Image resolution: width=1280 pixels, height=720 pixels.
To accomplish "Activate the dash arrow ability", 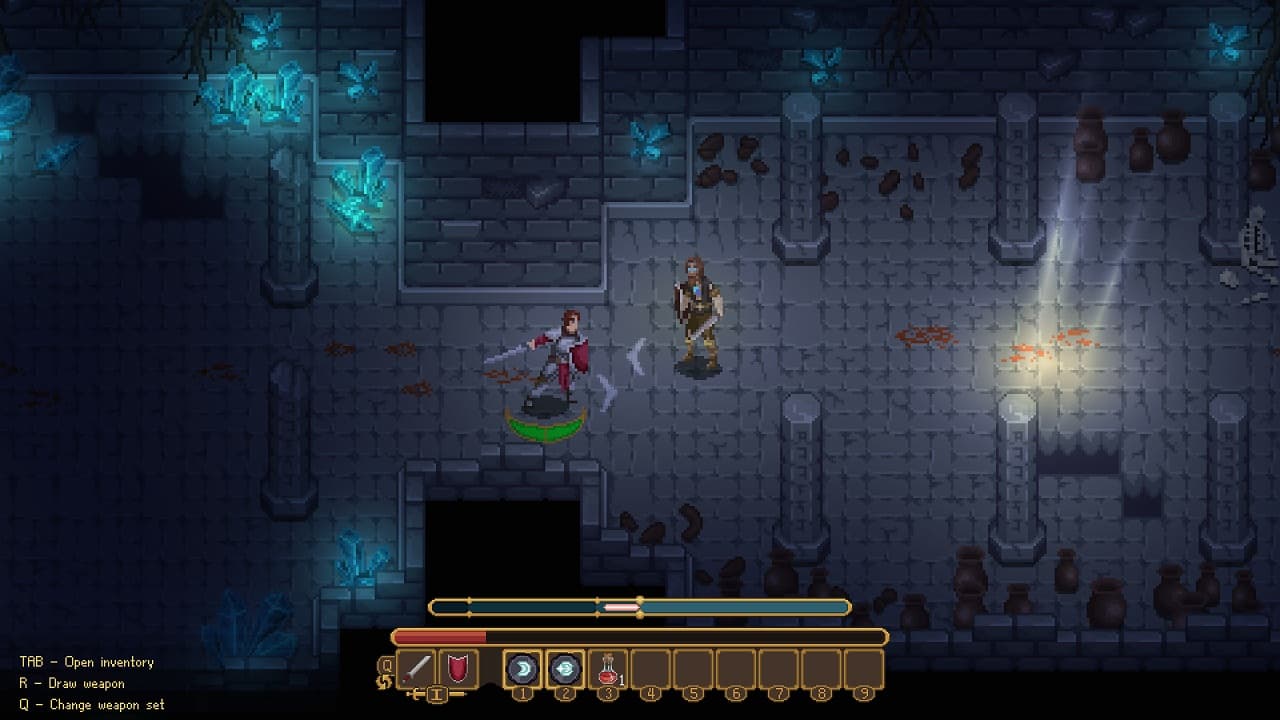I will [x=565, y=668].
